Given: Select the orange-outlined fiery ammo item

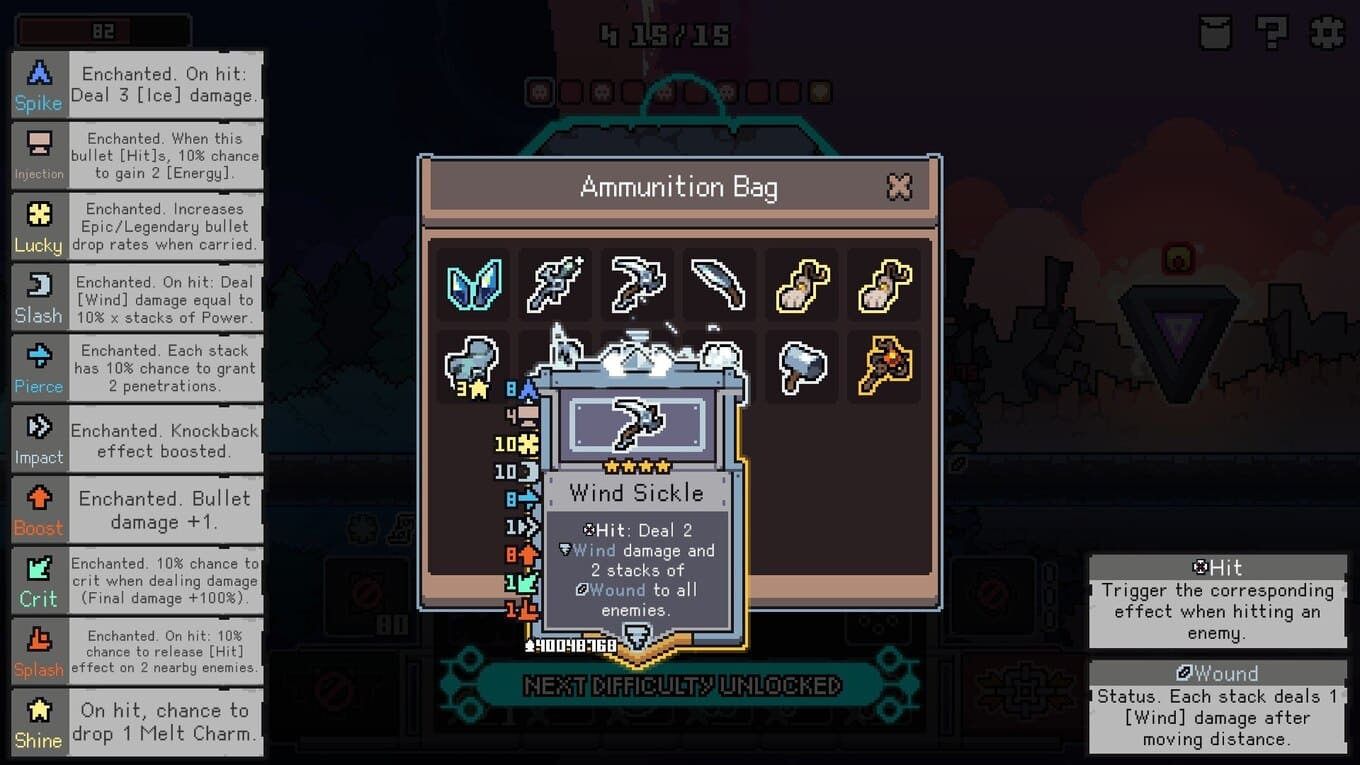Looking at the screenshot, I should (x=884, y=366).
